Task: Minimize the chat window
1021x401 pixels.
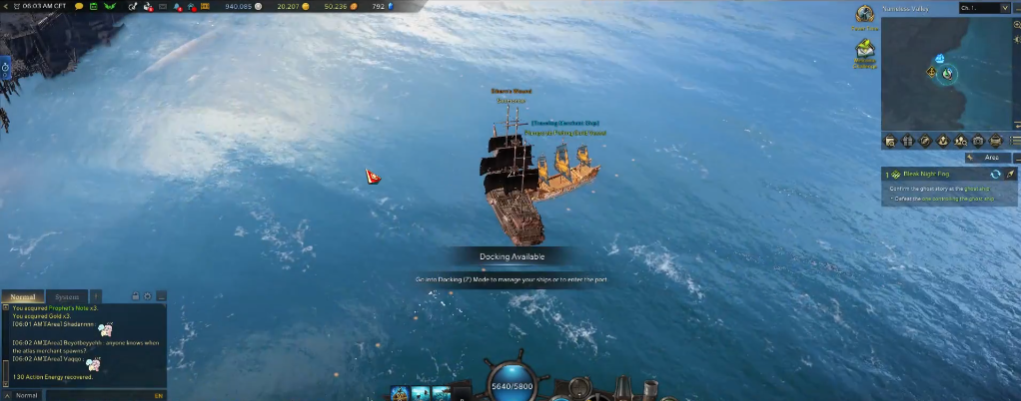Action: [160, 297]
